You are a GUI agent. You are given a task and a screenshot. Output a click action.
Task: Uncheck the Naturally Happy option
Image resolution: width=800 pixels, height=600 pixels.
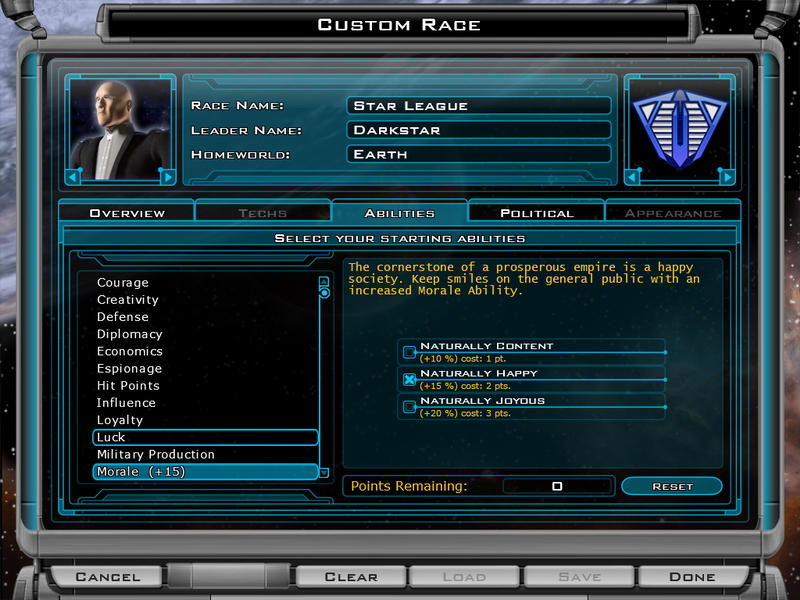(x=409, y=379)
